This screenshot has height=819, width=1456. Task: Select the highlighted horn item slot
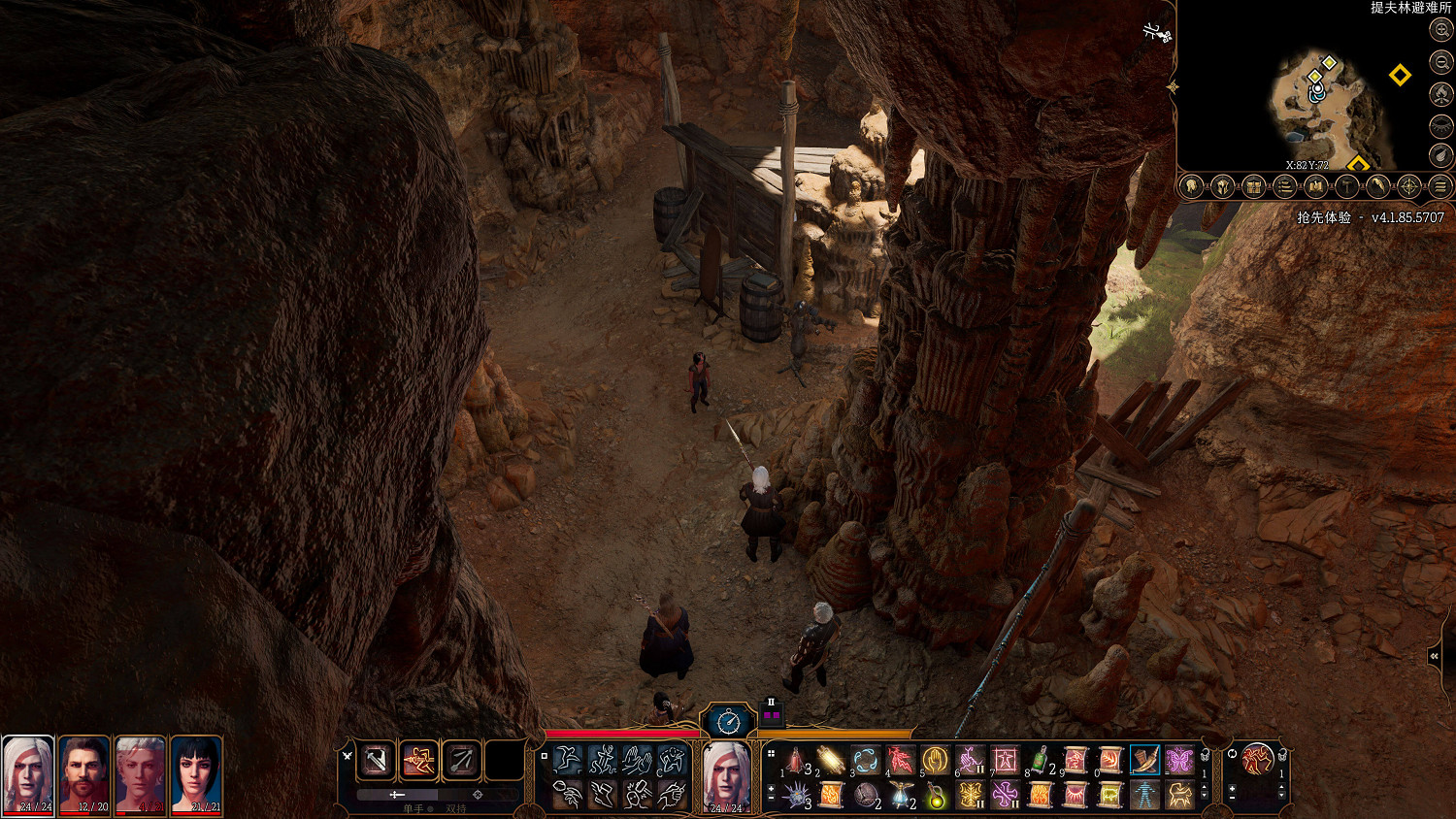point(1144,760)
